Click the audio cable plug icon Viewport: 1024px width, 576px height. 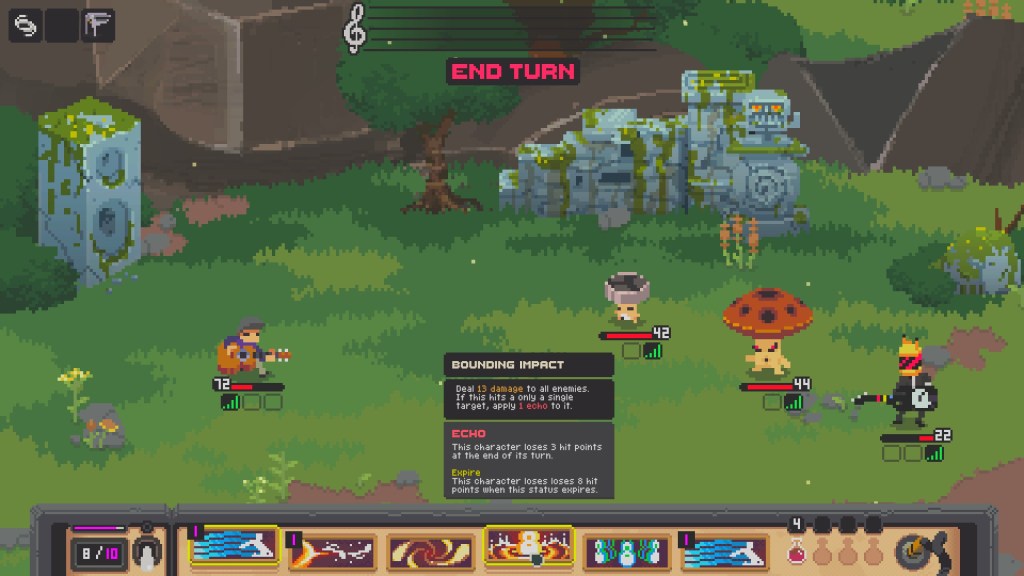tap(916, 551)
